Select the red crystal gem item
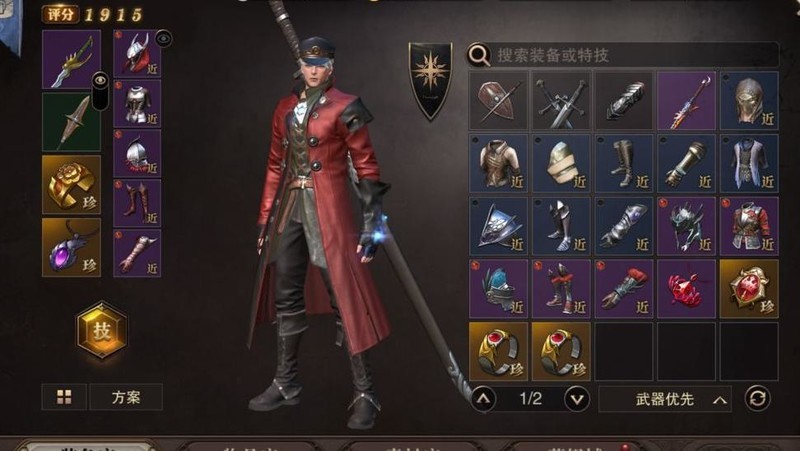800x451 pixels. pos(686,289)
